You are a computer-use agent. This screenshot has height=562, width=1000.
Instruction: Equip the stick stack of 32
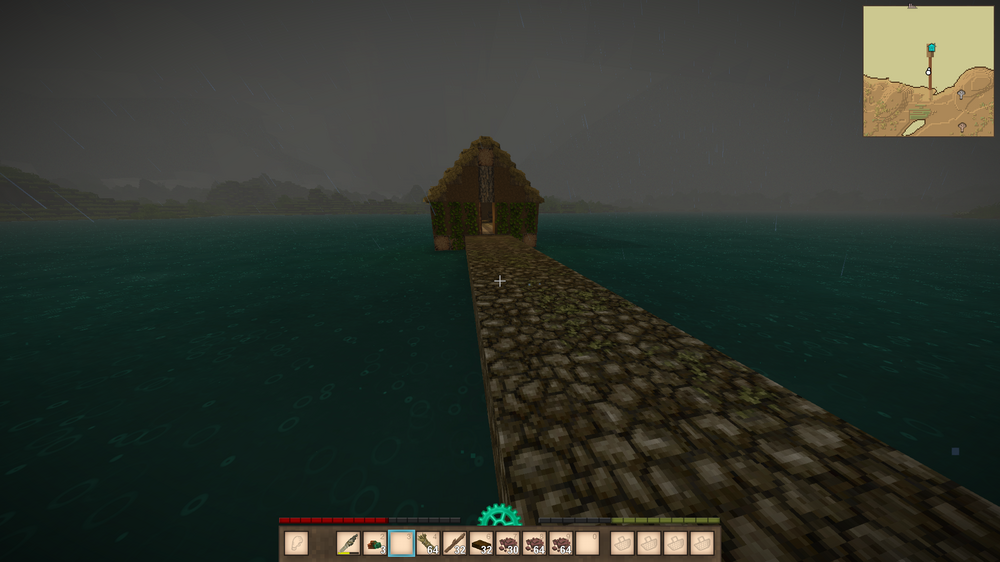pyautogui.click(x=455, y=543)
